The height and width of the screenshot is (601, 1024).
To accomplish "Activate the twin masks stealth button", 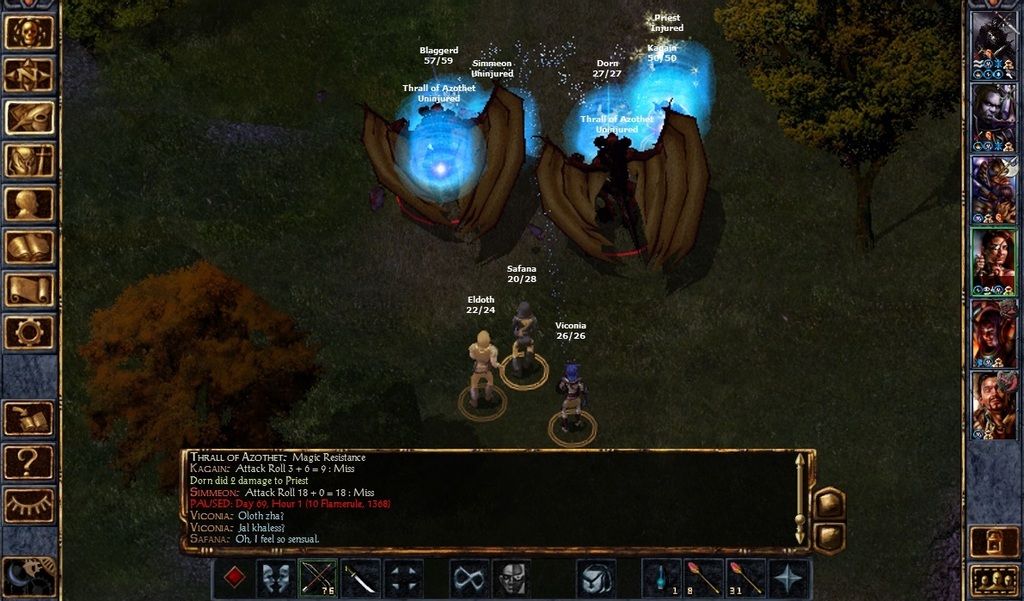I will point(276,578).
